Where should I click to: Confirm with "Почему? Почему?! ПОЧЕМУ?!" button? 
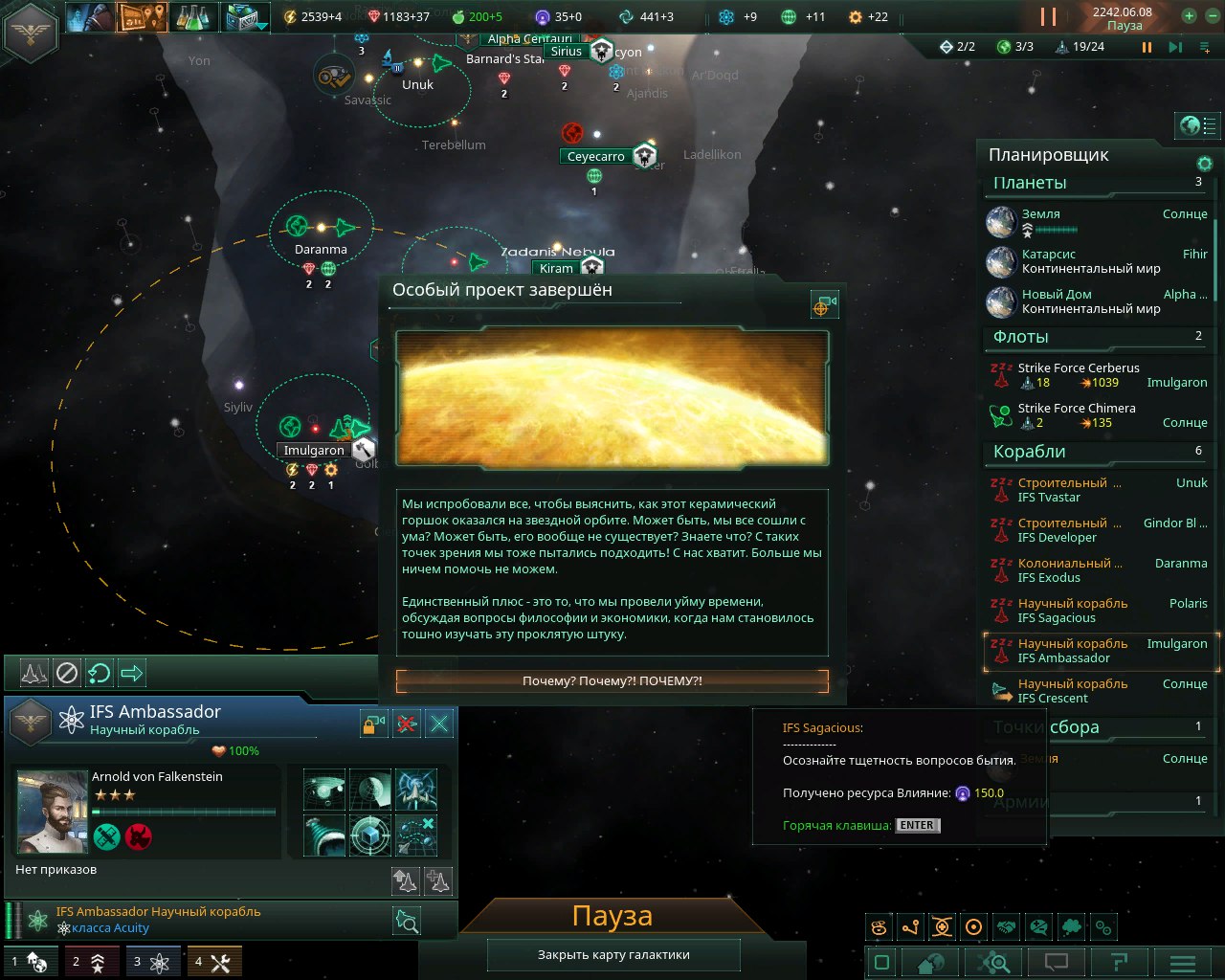coord(612,681)
